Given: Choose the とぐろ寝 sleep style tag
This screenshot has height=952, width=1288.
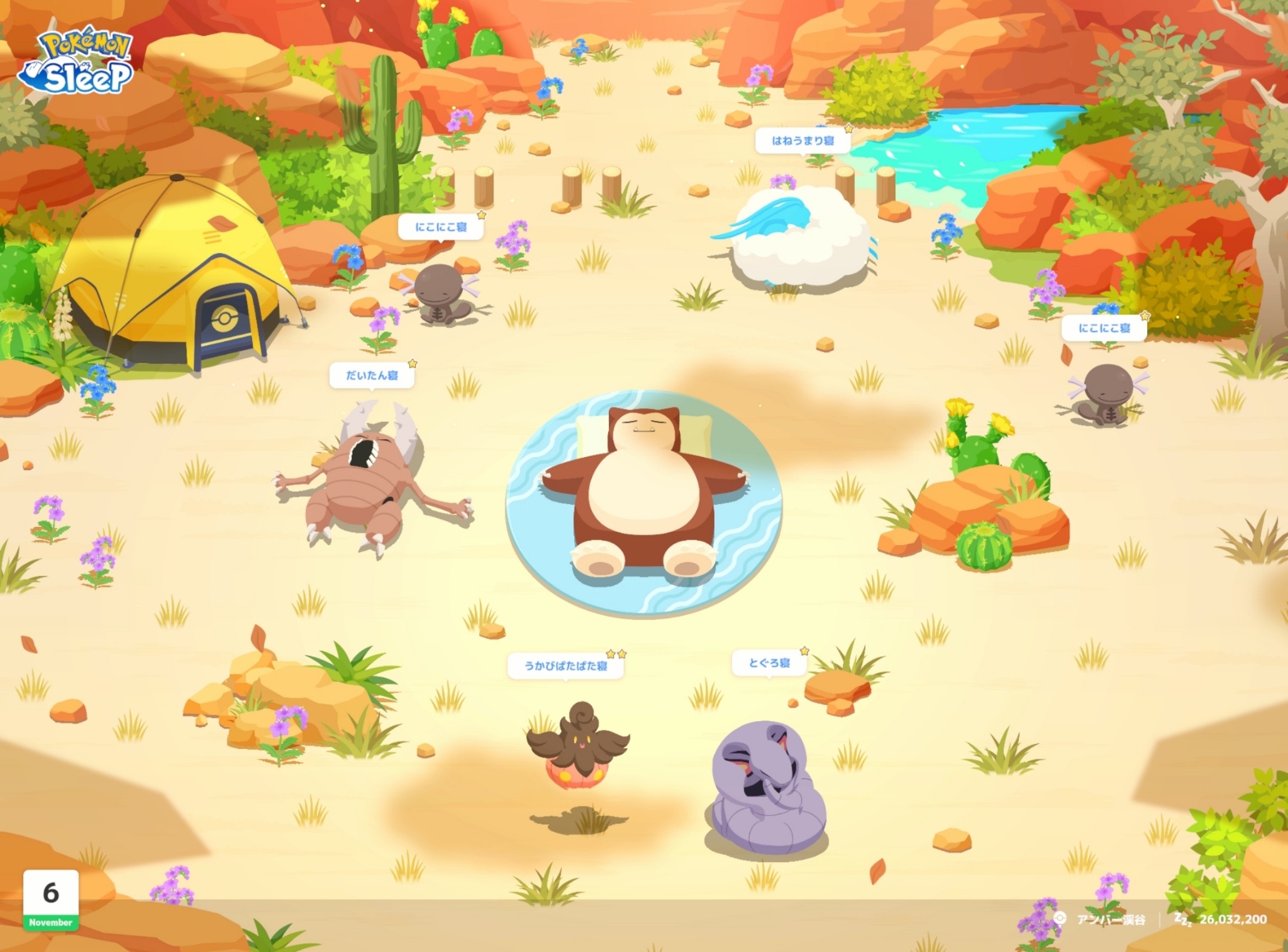Looking at the screenshot, I should tap(769, 663).
